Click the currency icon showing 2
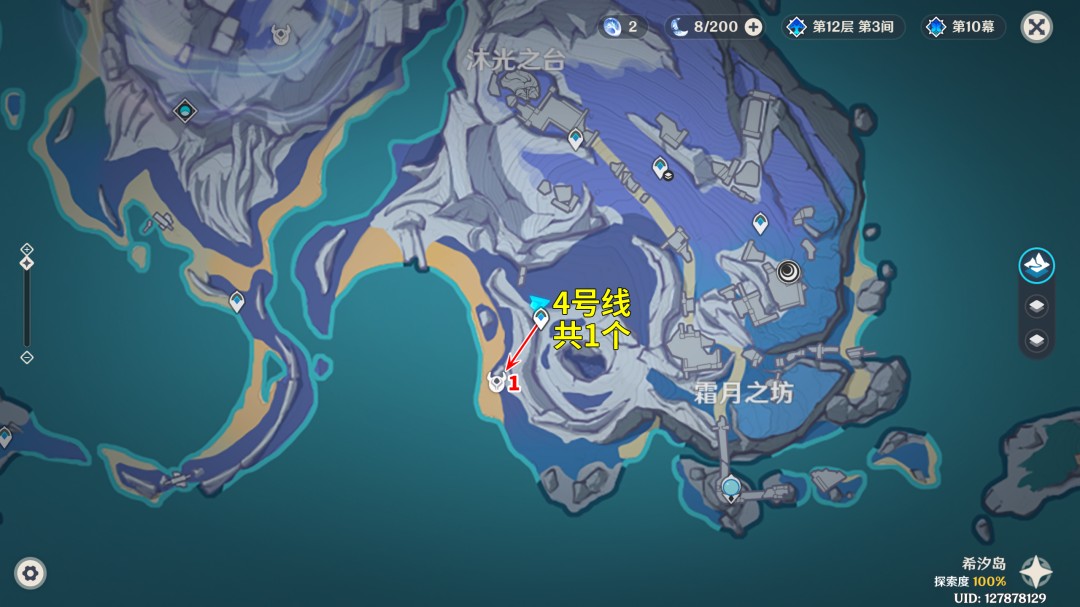 click(622, 27)
